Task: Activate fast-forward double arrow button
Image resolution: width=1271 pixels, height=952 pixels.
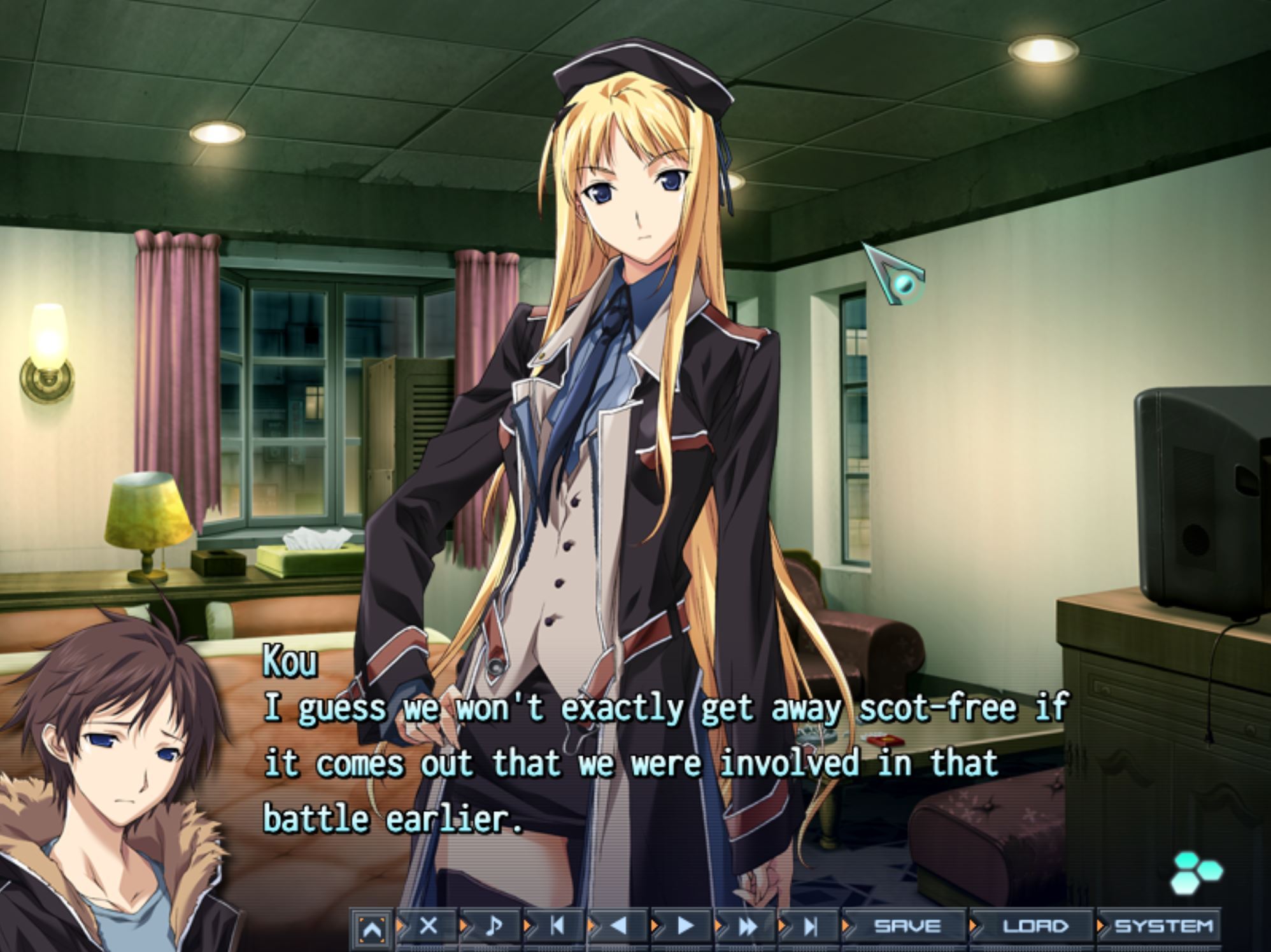Action: [x=748, y=927]
